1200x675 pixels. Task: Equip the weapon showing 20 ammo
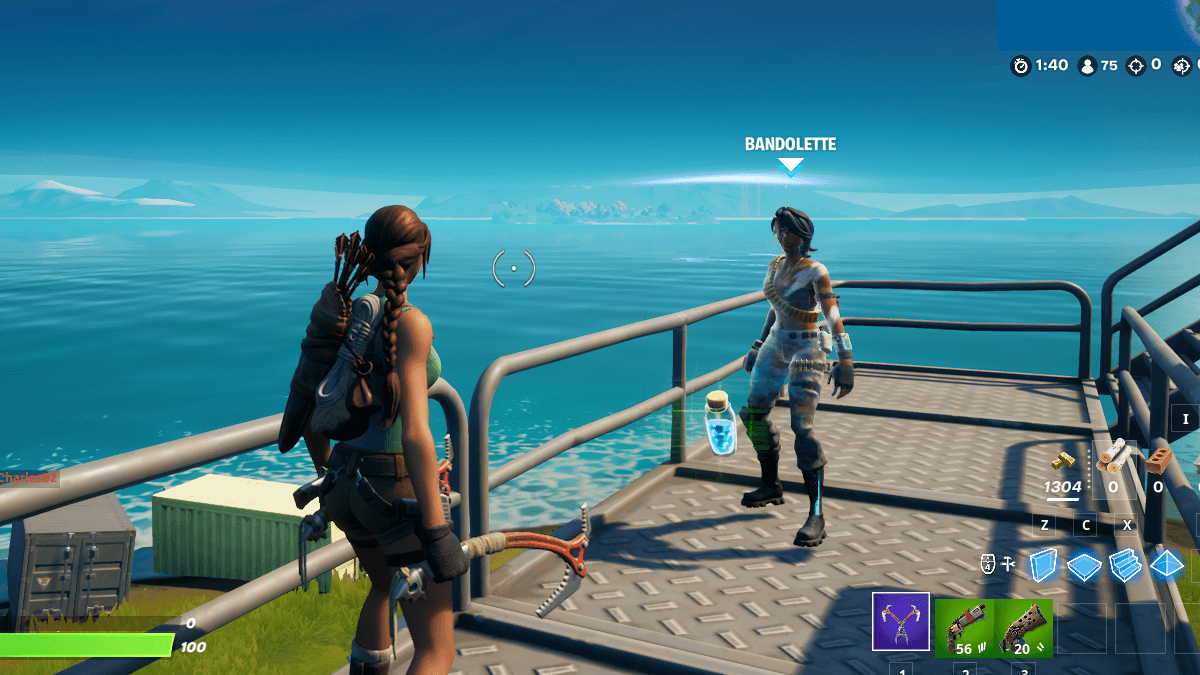[1024, 627]
